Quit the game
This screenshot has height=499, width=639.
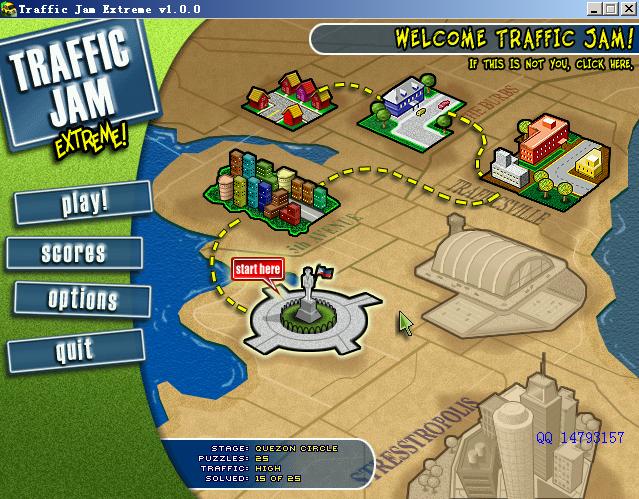75,349
